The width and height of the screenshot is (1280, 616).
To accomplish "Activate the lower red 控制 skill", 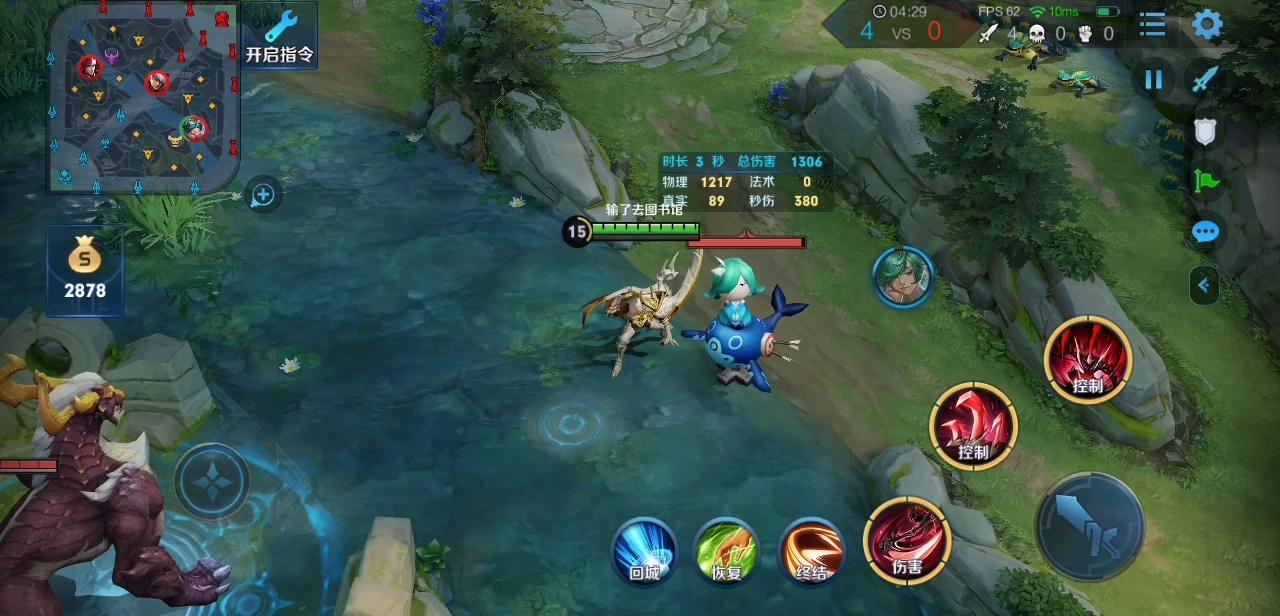I will coord(973,426).
